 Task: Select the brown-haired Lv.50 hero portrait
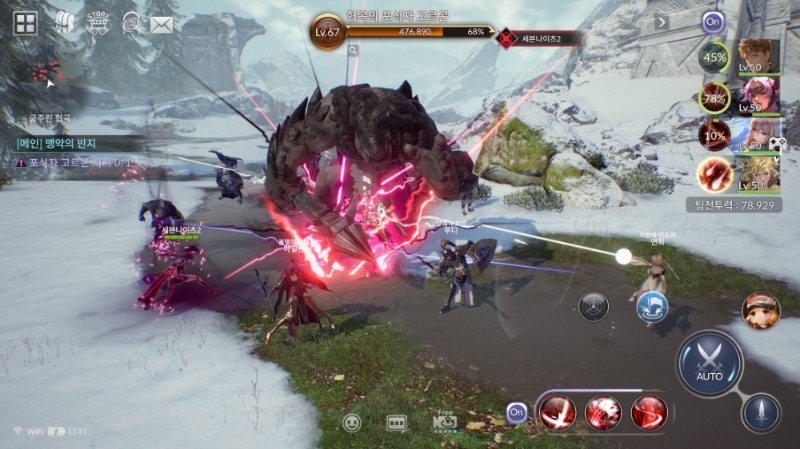pyautogui.click(x=759, y=58)
